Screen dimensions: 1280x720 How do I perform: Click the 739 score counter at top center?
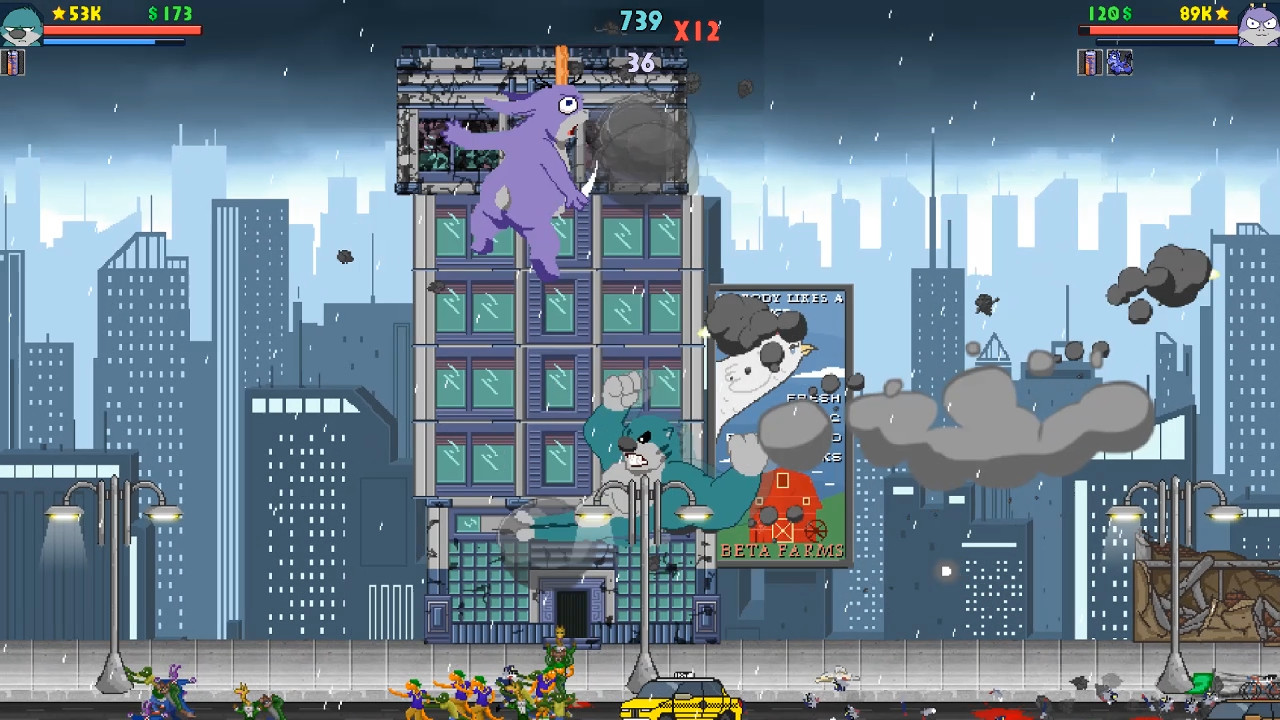pyautogui.click(x=640, y=19)
